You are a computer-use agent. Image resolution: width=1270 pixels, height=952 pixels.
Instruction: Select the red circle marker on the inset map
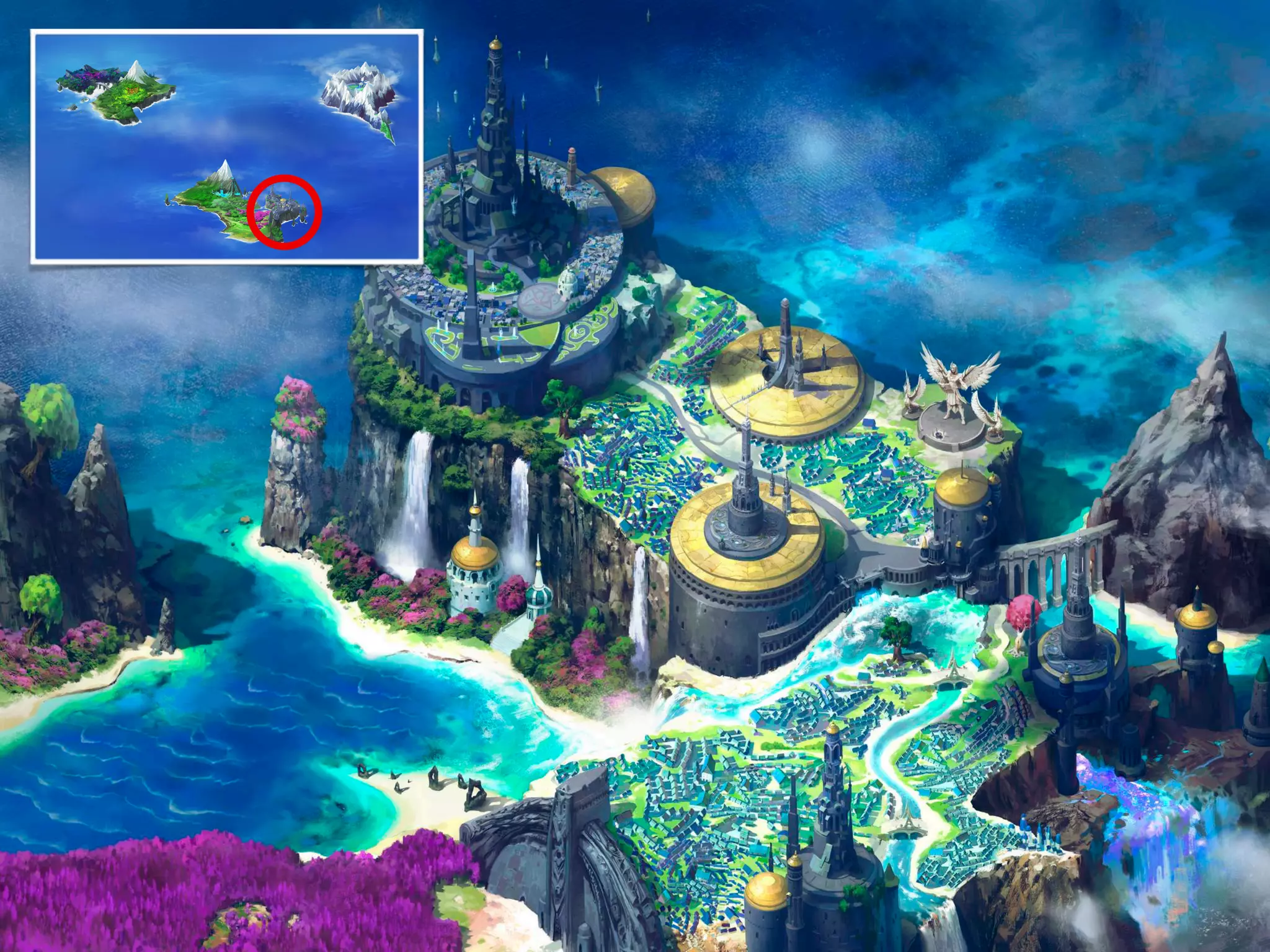284,212
